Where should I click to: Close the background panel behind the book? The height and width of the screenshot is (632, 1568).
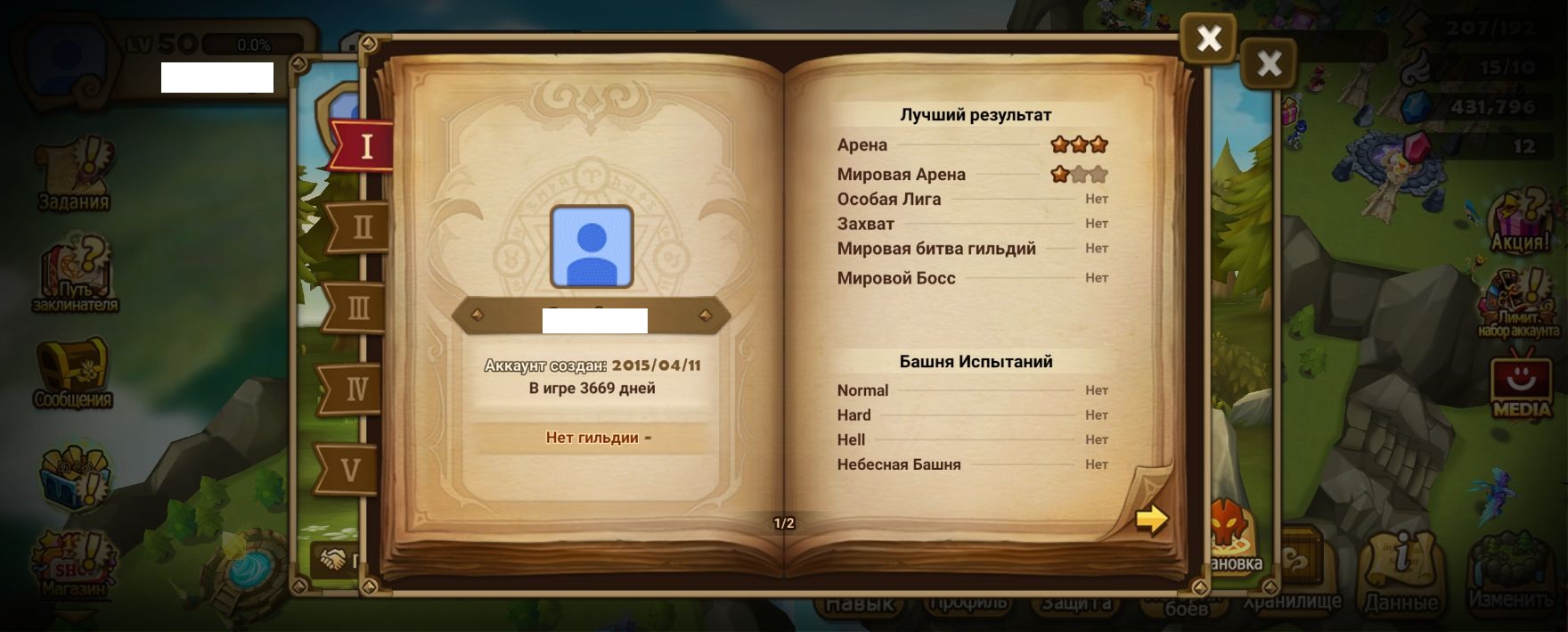[1269, 64]
